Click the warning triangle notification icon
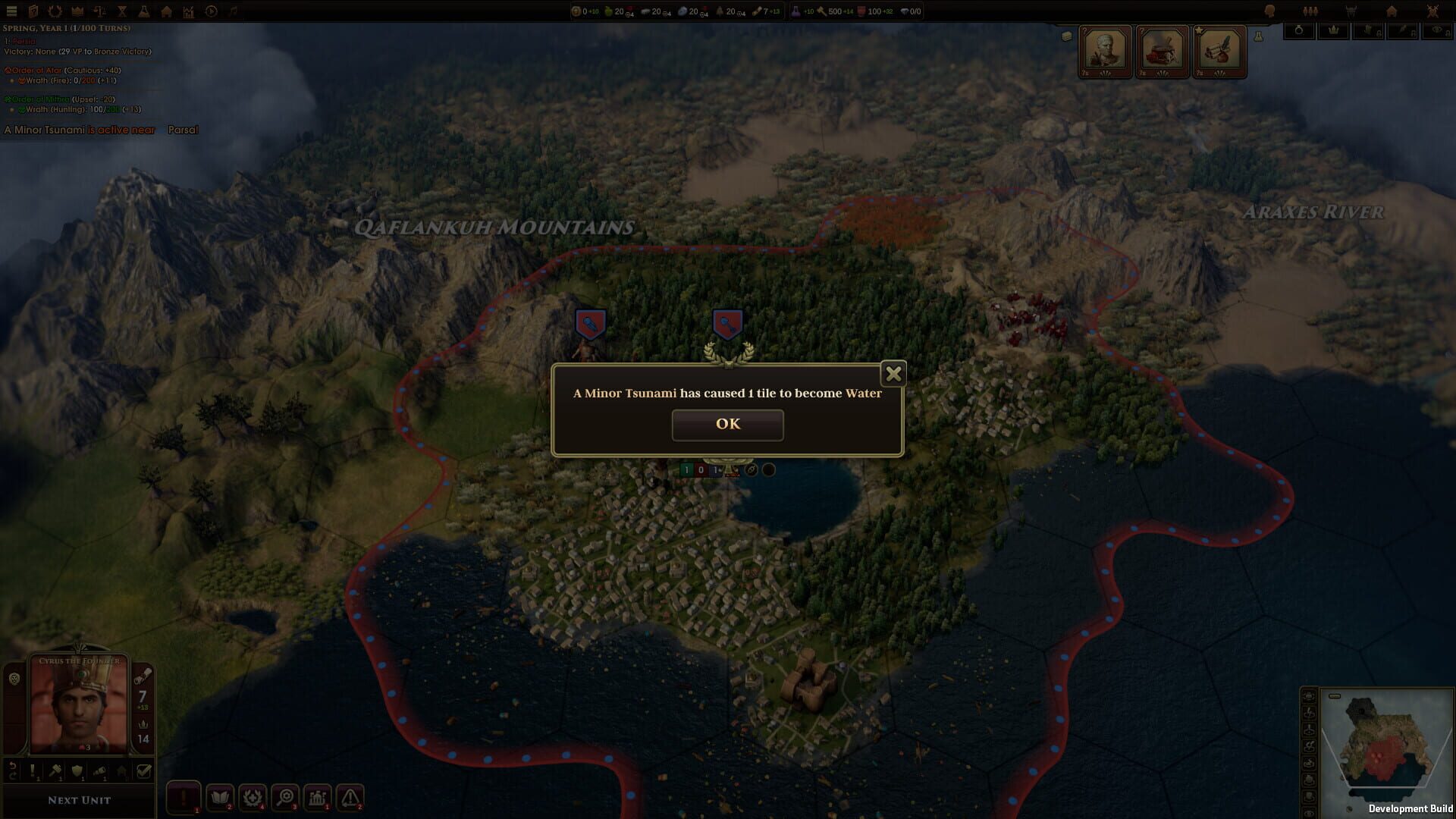Viewport: 1456px width, 819px height. tap(350, 799)
